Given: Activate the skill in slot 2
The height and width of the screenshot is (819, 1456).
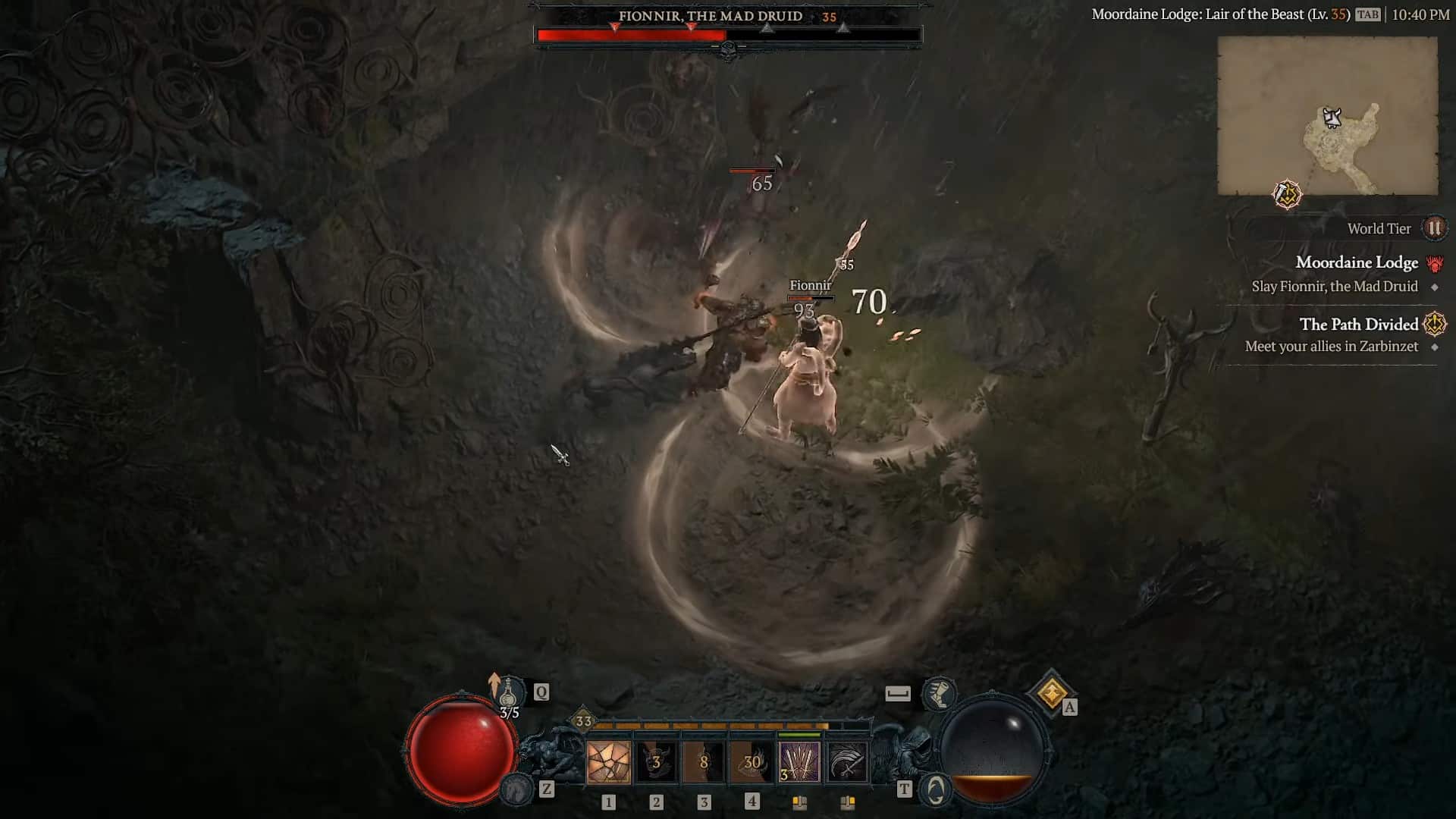Looking at the screenshot, I should [655, 762].
